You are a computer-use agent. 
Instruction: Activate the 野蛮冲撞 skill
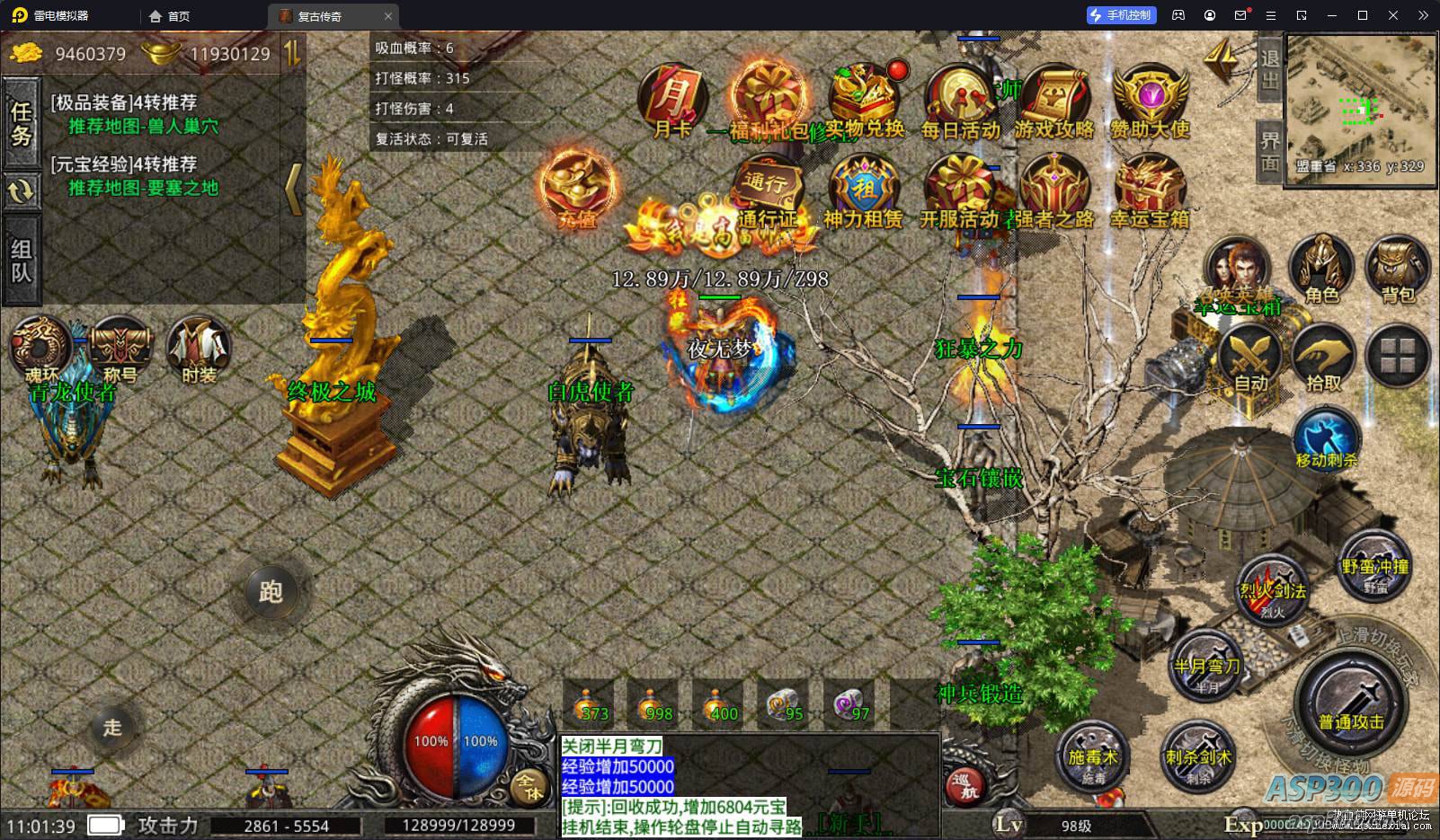point(1374,564)
